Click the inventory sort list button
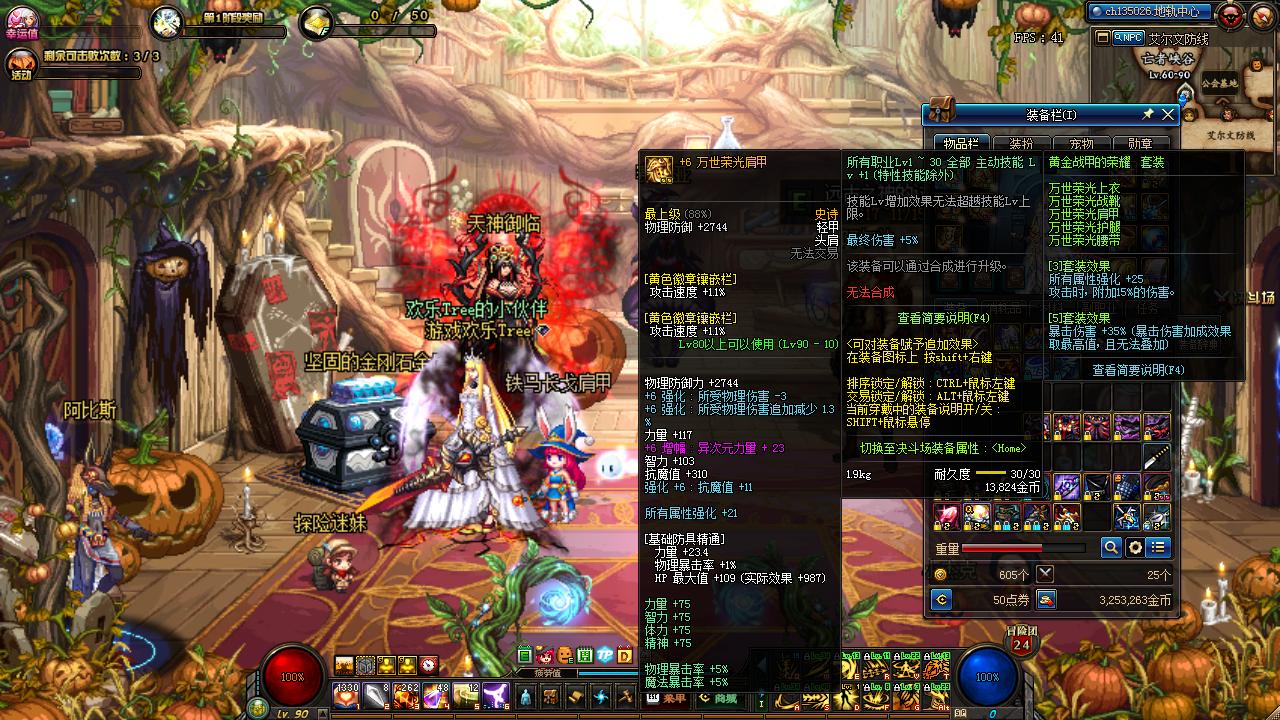1280x720 pixels. coord(1158,547)
